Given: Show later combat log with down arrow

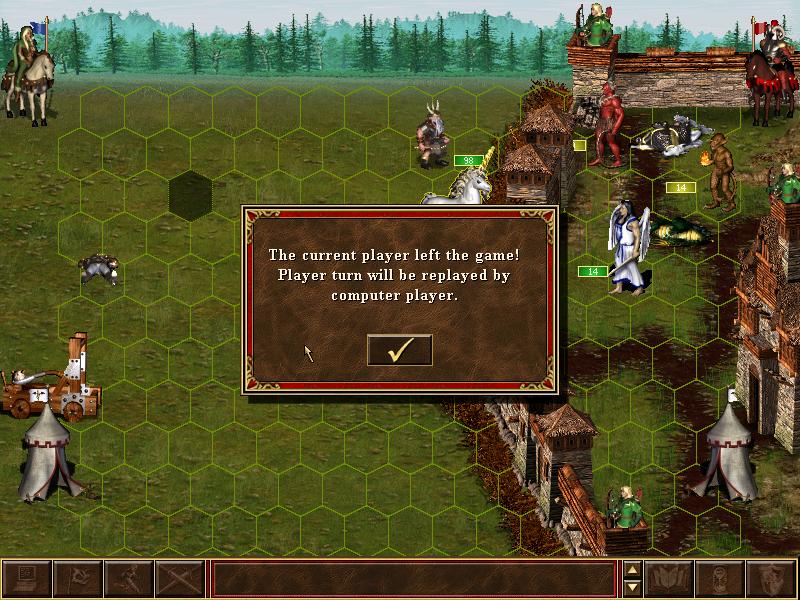Looking at the screenshot, I should (x=632, y=587).
